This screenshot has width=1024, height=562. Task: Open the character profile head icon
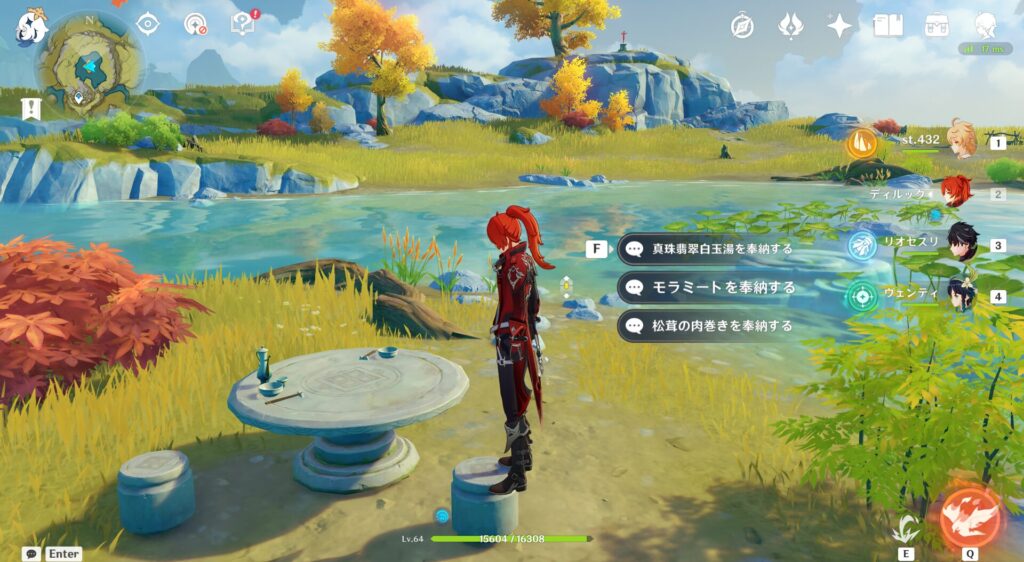(x=985, y=26)
